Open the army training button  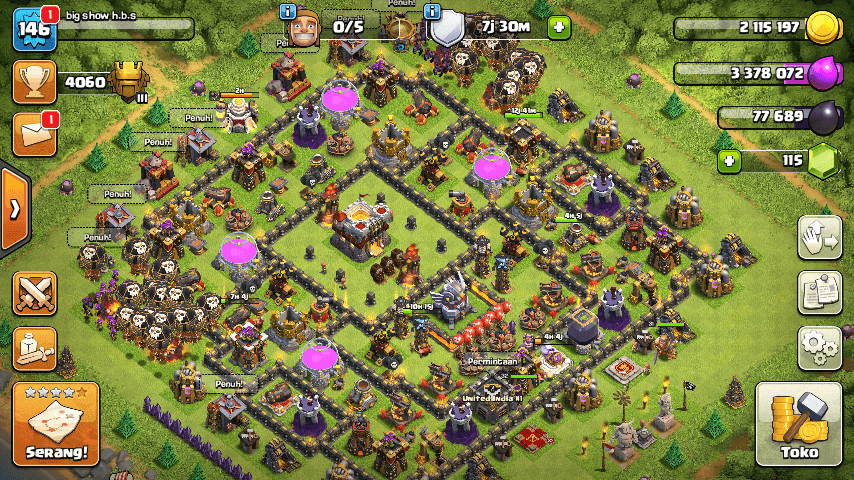tap(34, 347)
